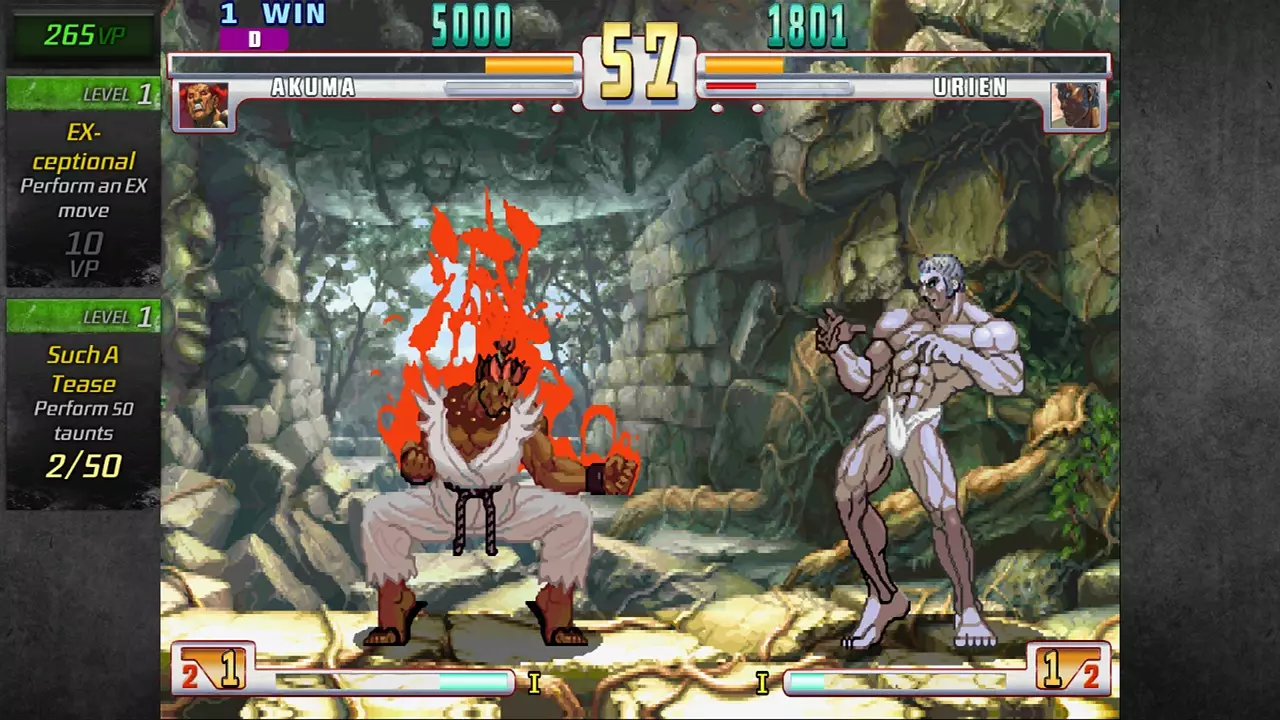The width and height of the screenshot is (1280, 720).
Task: Select Akuma's character portrait icon
Action: coord(203,104)
